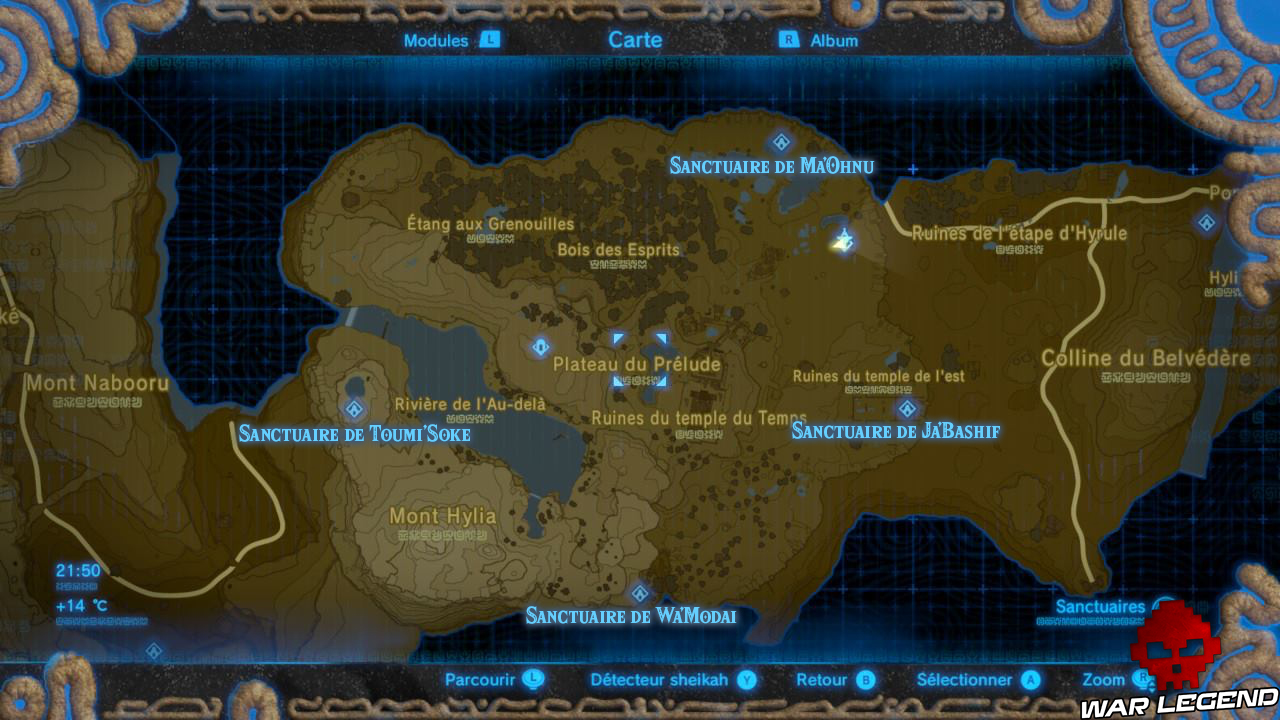
Task: Click the R shoulder button icon beside Album
Action: point(789,41)
